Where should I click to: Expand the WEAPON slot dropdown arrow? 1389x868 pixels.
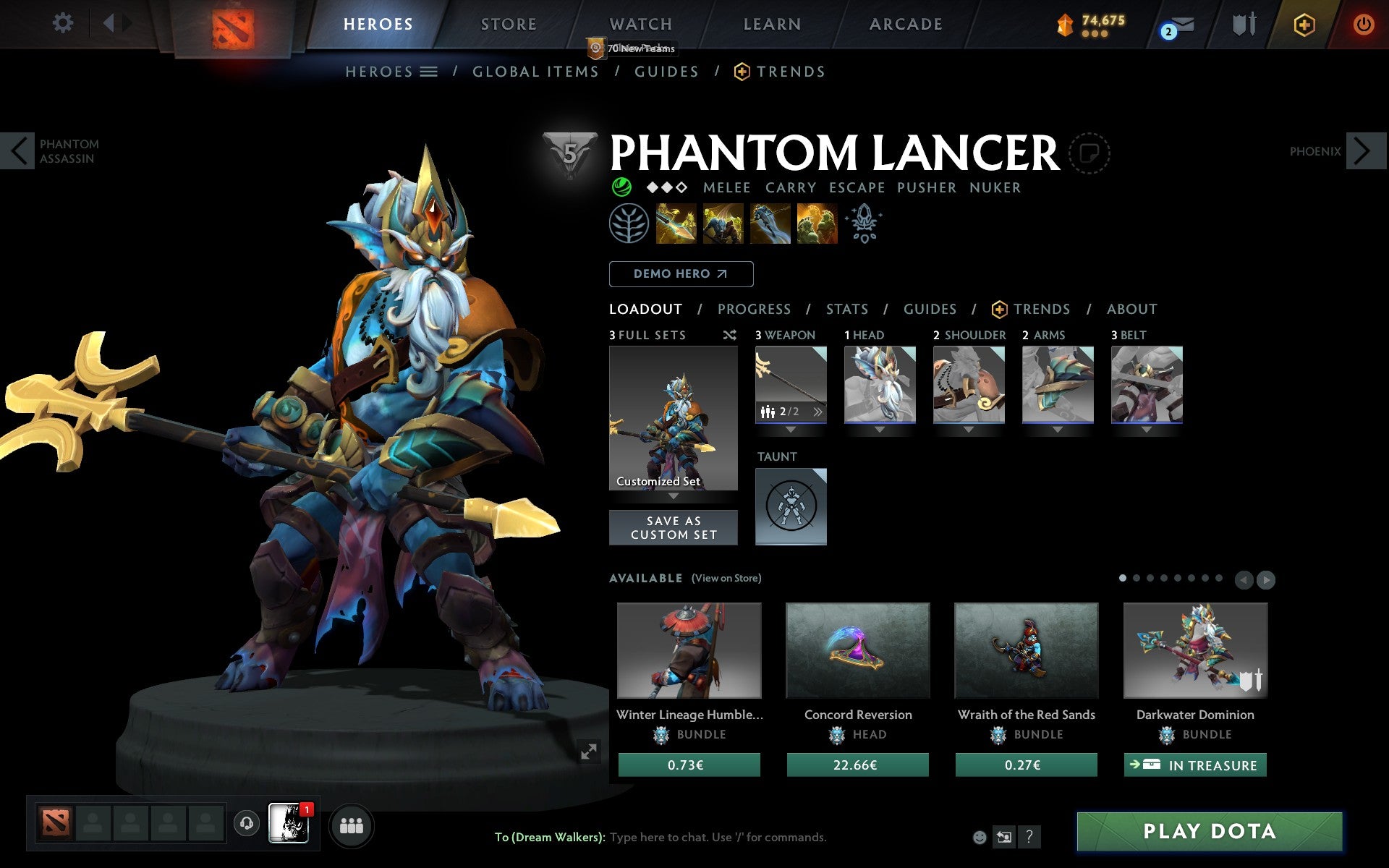(789, 427)
